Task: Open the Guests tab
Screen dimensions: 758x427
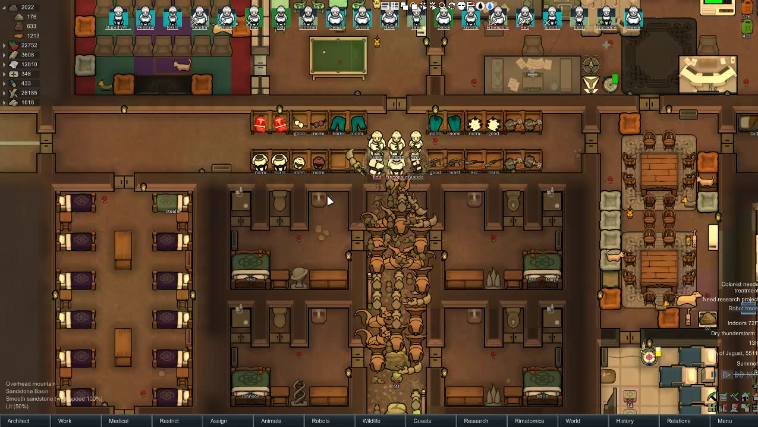Action: (x=422, y=421)
